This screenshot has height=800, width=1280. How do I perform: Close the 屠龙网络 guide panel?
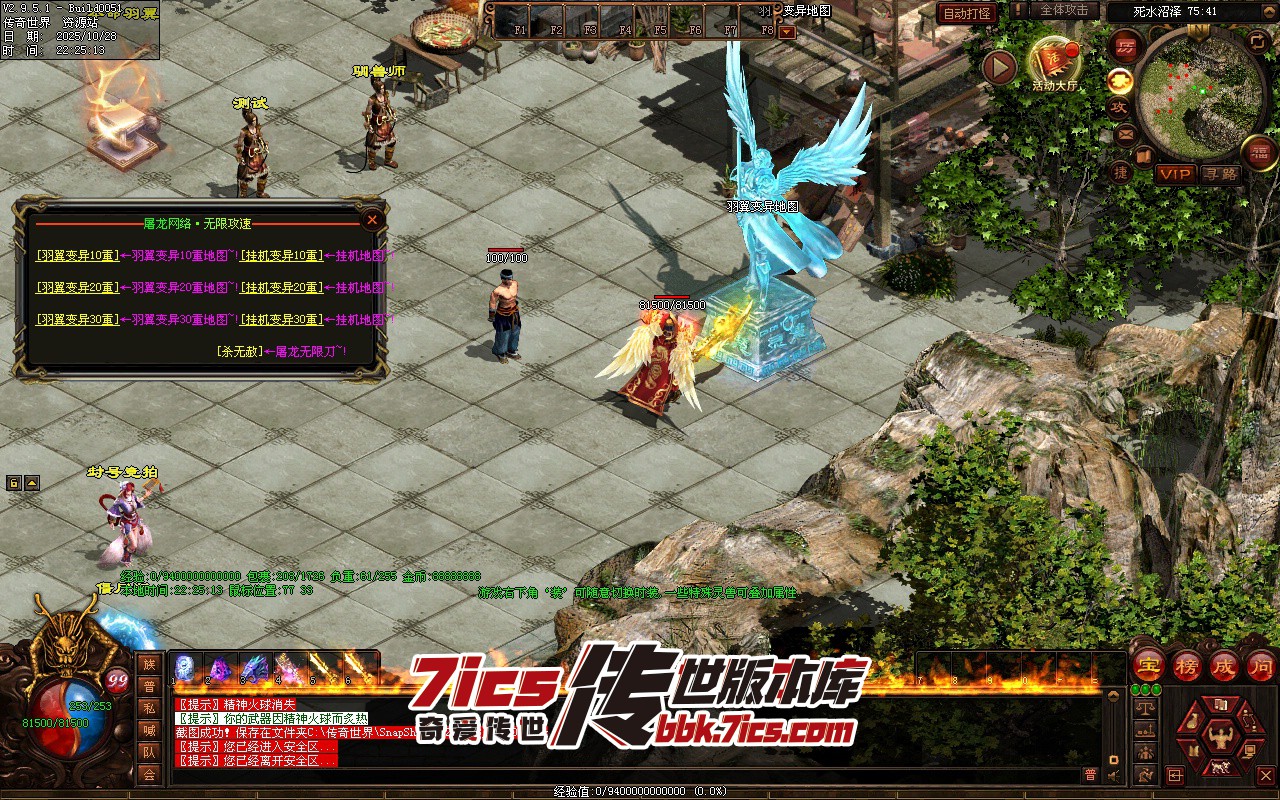click(x=372, y=219)
